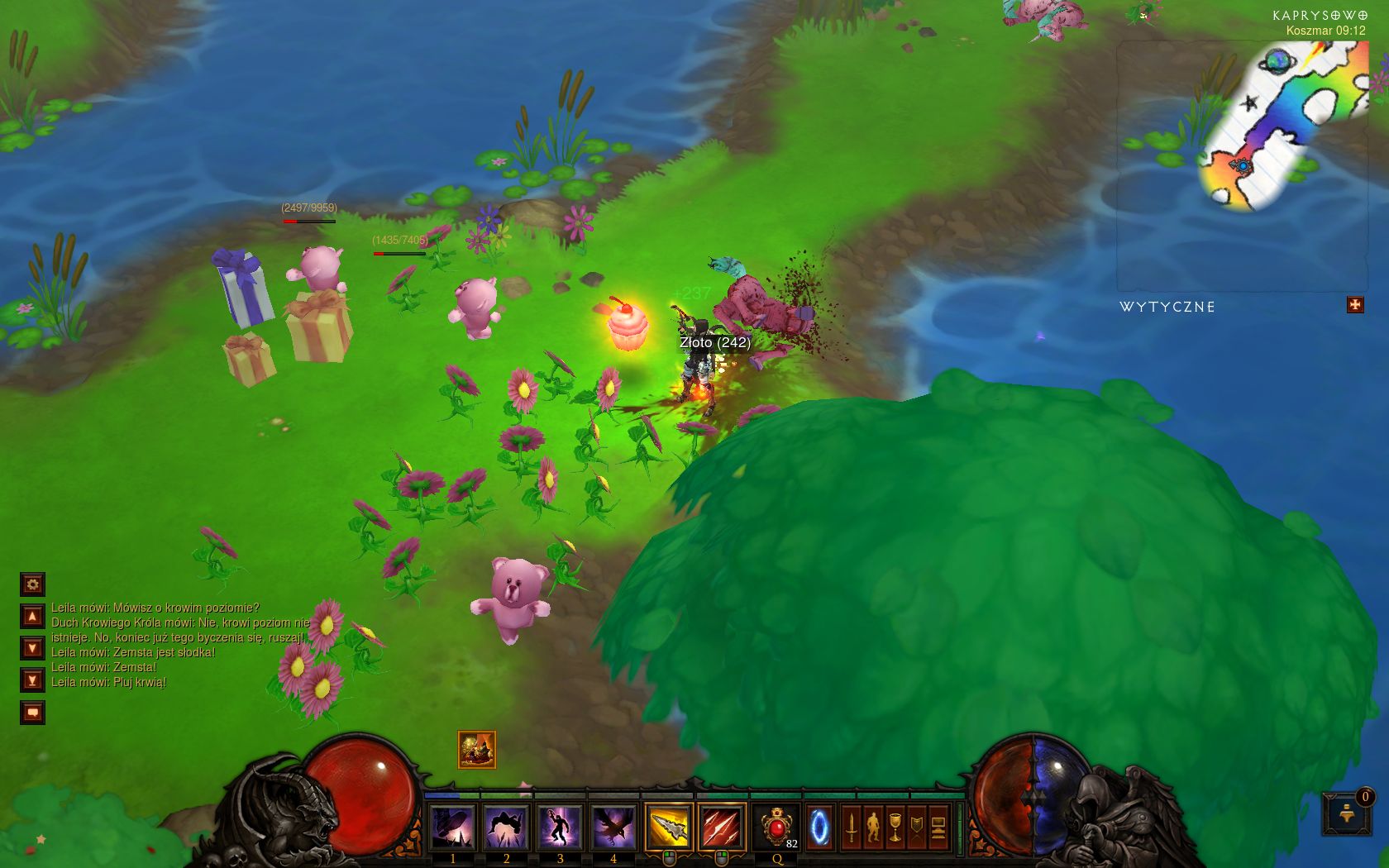Screen dimensions: 1389x868
Task: Select the golden arrow primary attack skill
Action: (669, 827)
